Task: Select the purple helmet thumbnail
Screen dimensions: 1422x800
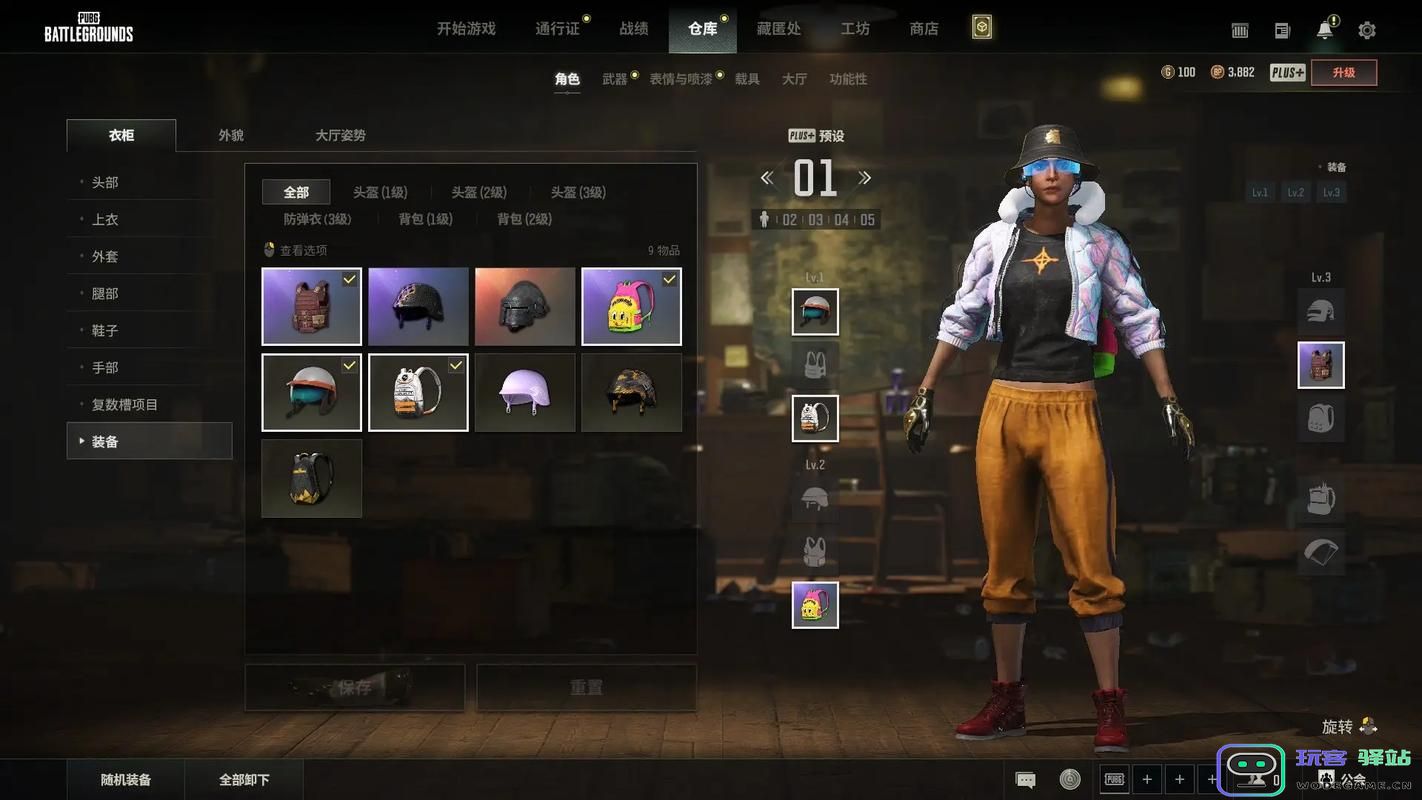Action: pos(525,392)
